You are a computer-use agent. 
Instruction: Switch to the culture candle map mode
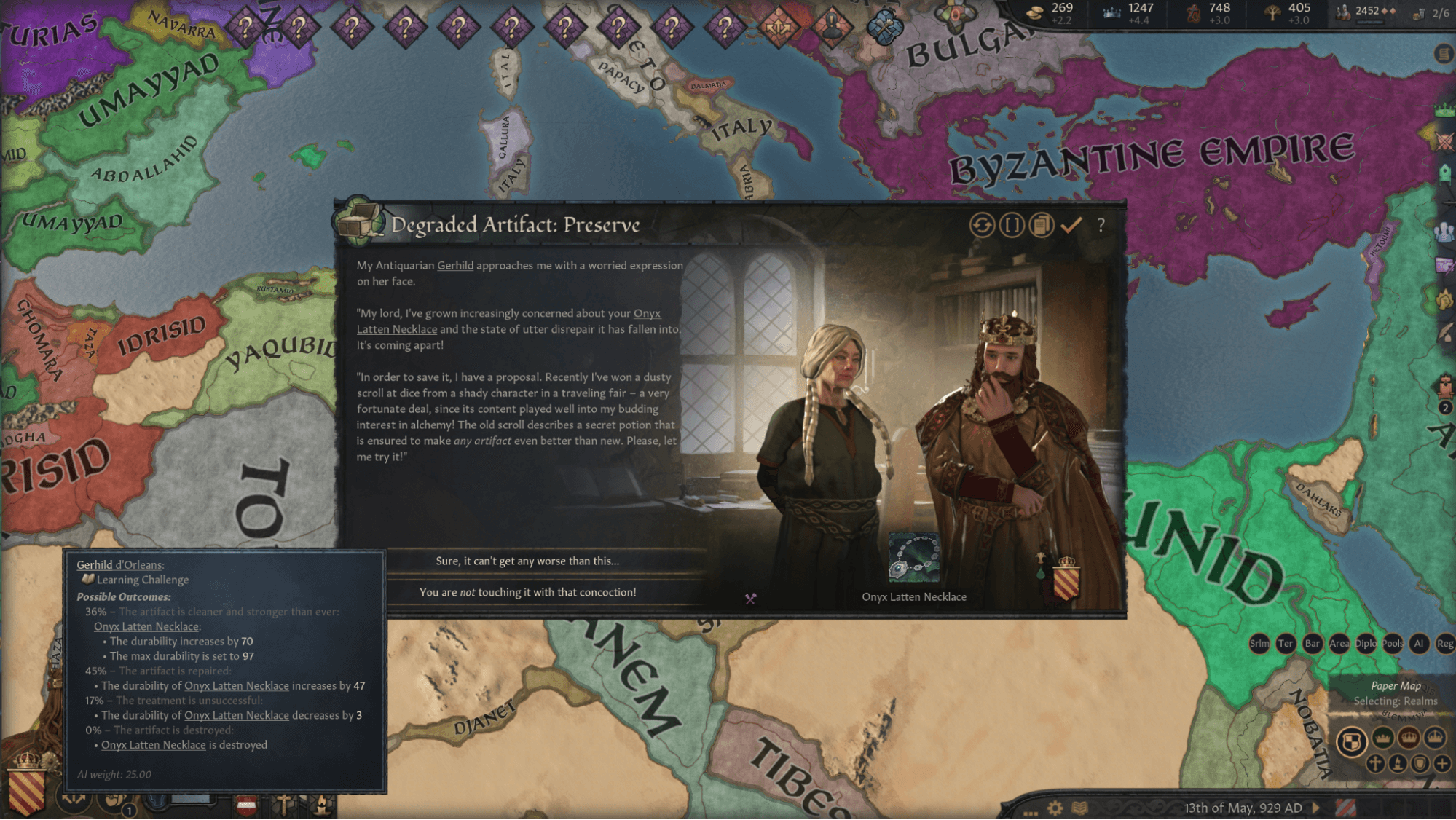click(x=1398, y=763)
